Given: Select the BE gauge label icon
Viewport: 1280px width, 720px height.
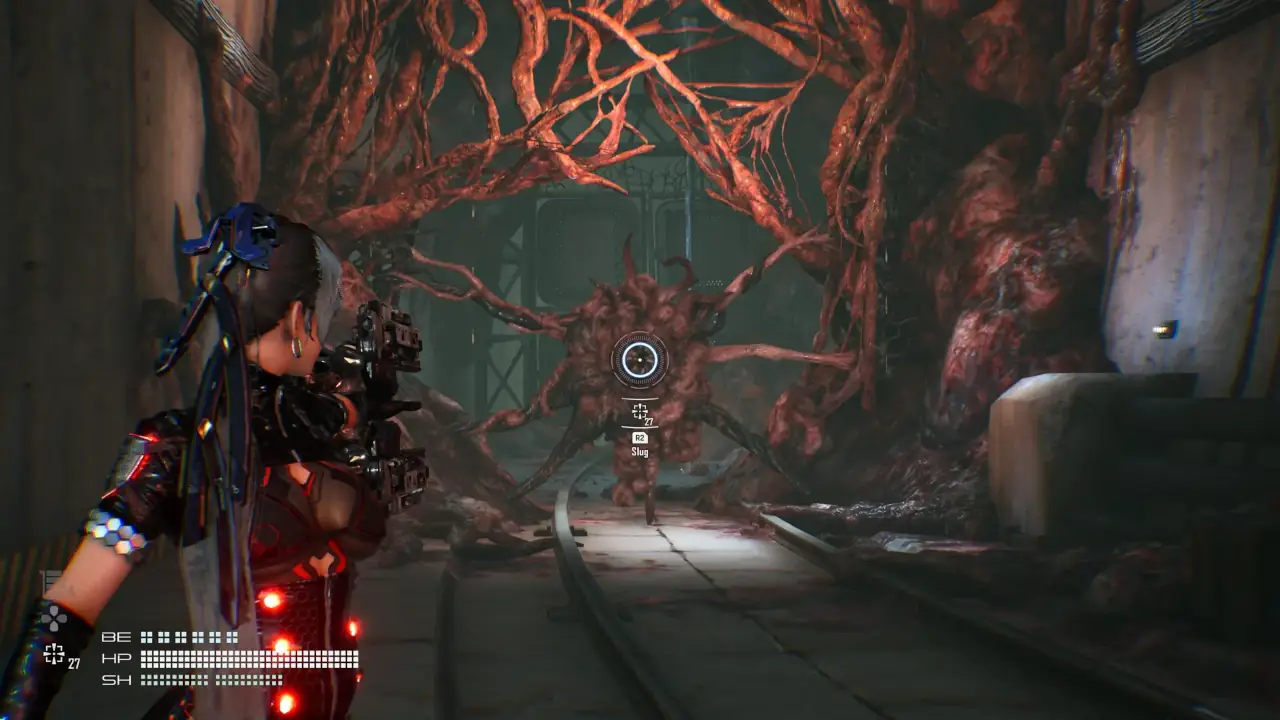Looking at the screenshot, I should 116,637.
